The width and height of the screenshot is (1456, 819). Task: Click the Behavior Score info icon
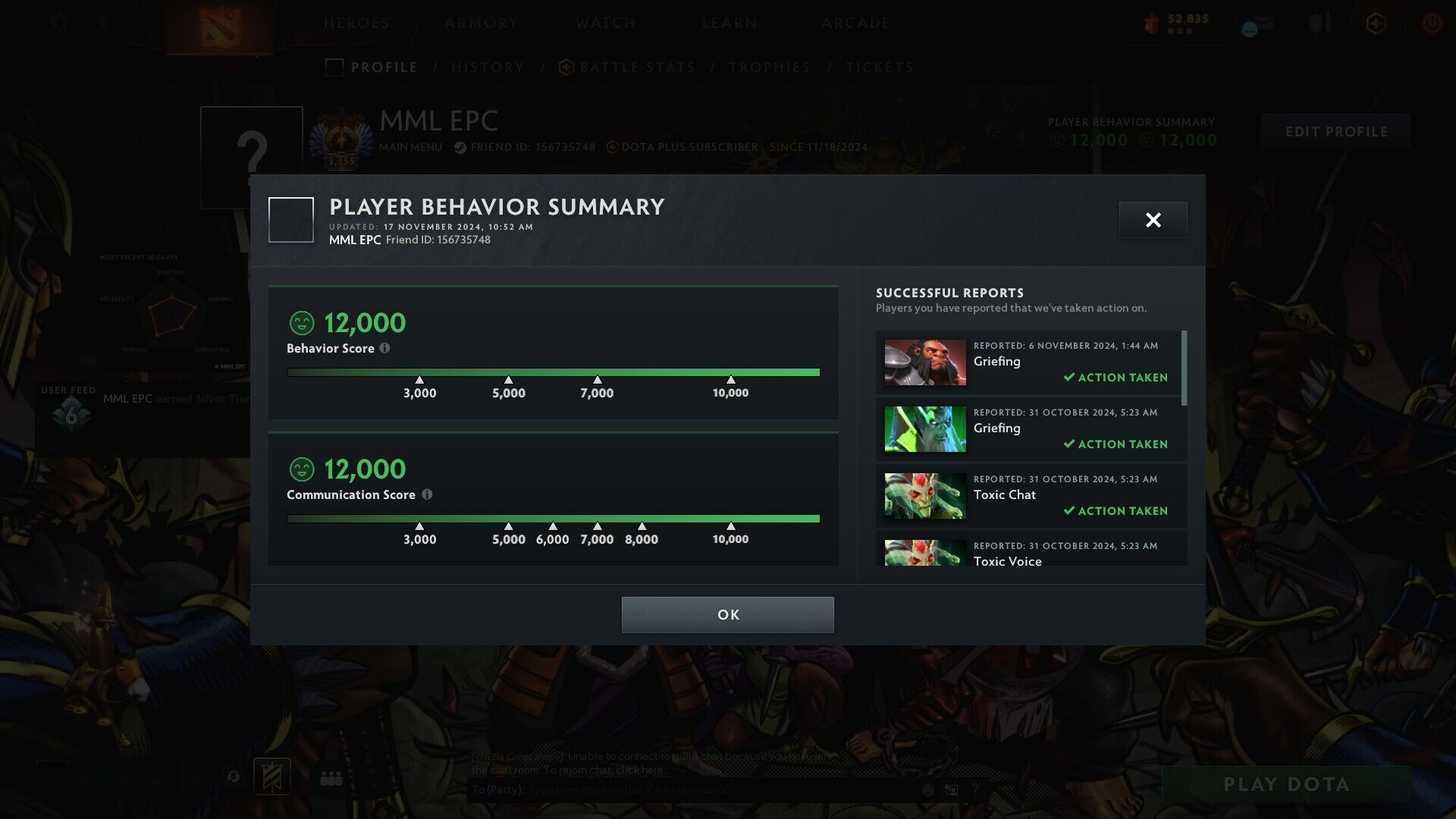click(x=385, y=349)
